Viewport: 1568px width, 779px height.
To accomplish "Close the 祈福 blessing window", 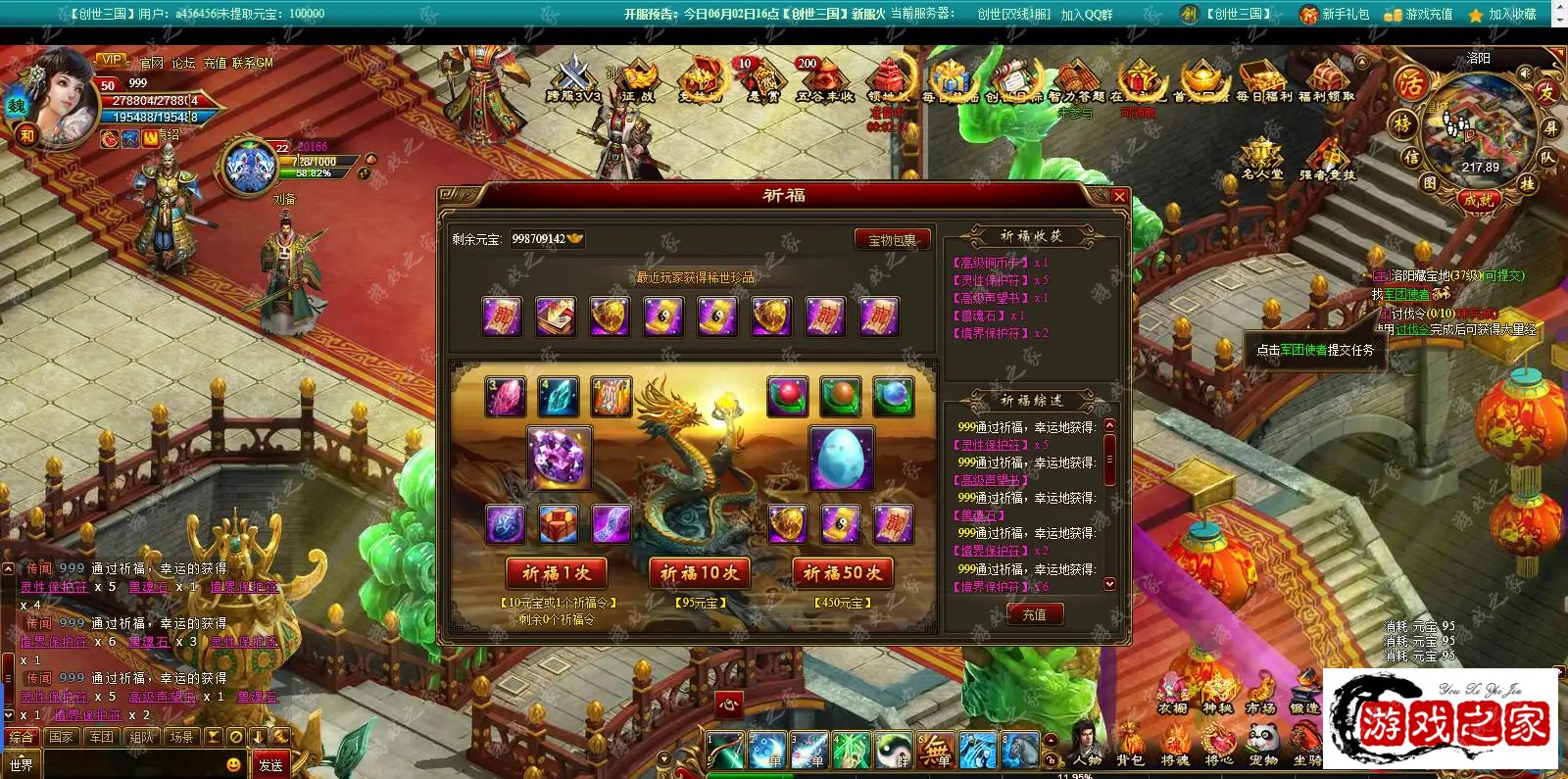I will coord(1119,196).
